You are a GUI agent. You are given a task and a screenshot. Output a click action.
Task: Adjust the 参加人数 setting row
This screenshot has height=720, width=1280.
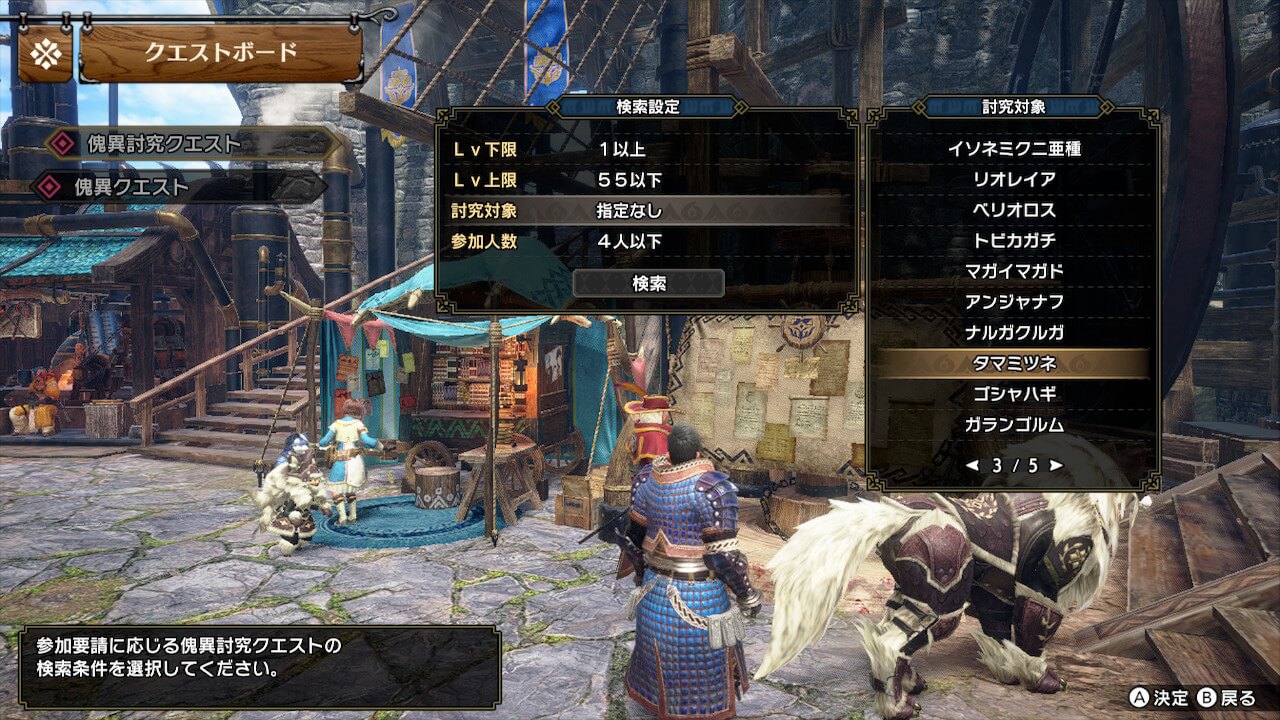646,241
